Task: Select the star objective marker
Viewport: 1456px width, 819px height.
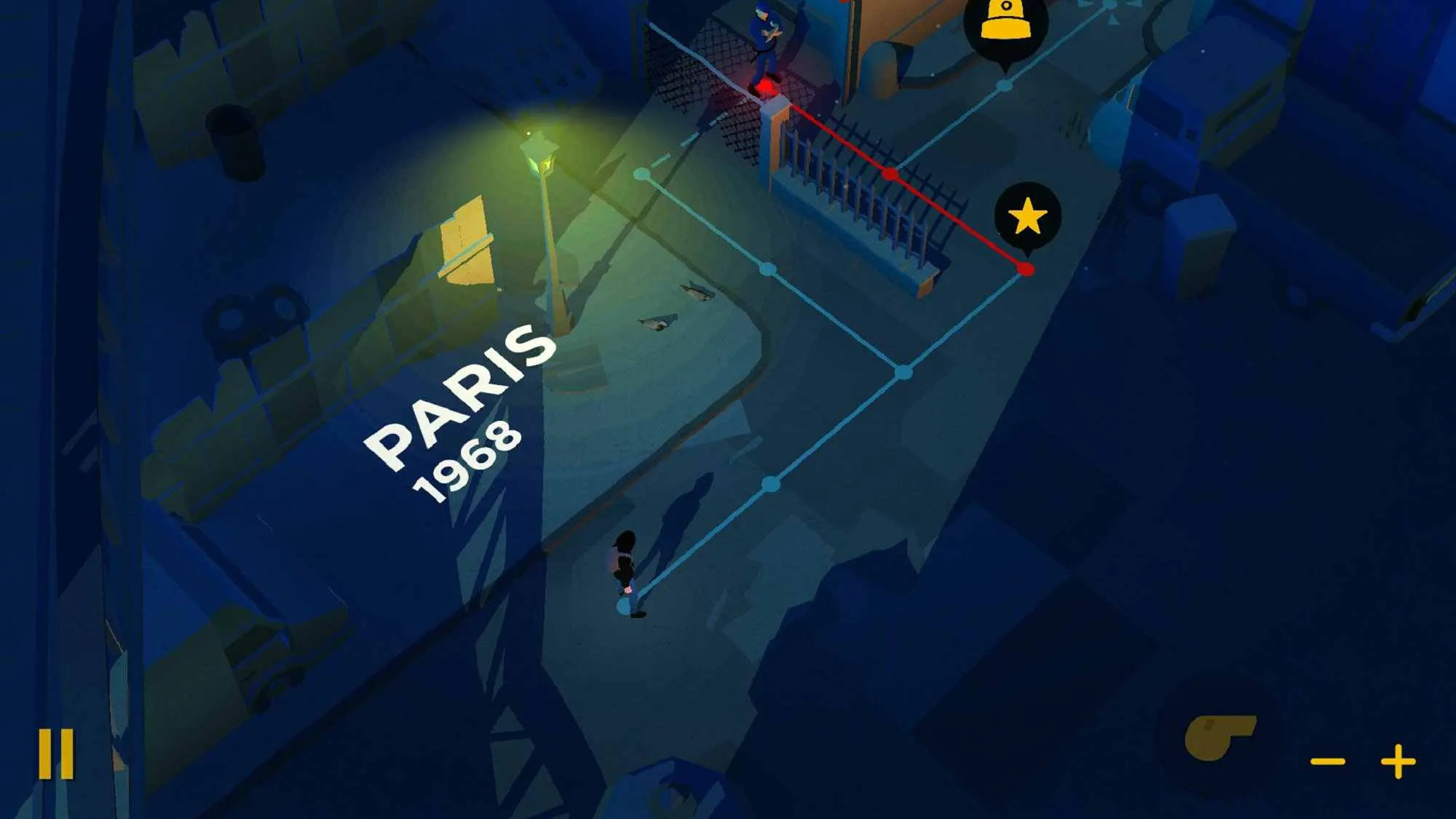Action: (1027, 216)
